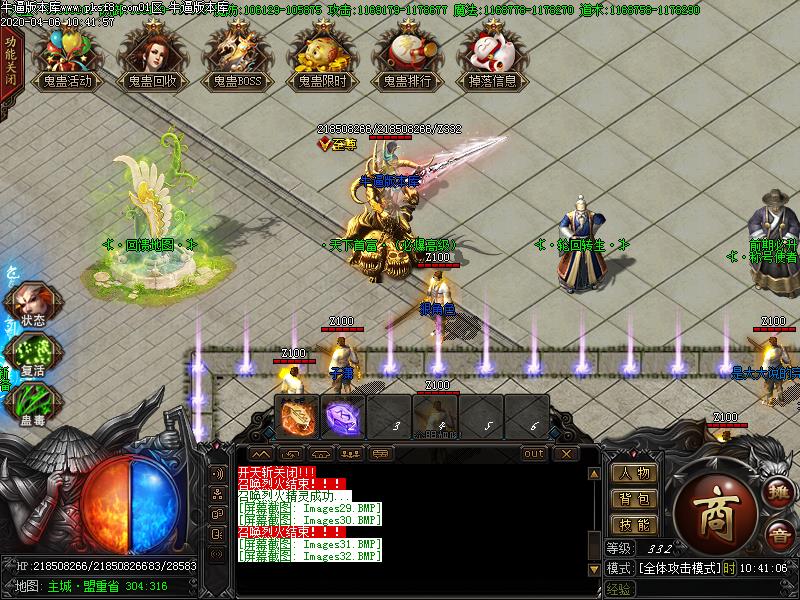Open the 状态 status icon
The width and height of the screenshot is (800, 600).
click(33, 305)
